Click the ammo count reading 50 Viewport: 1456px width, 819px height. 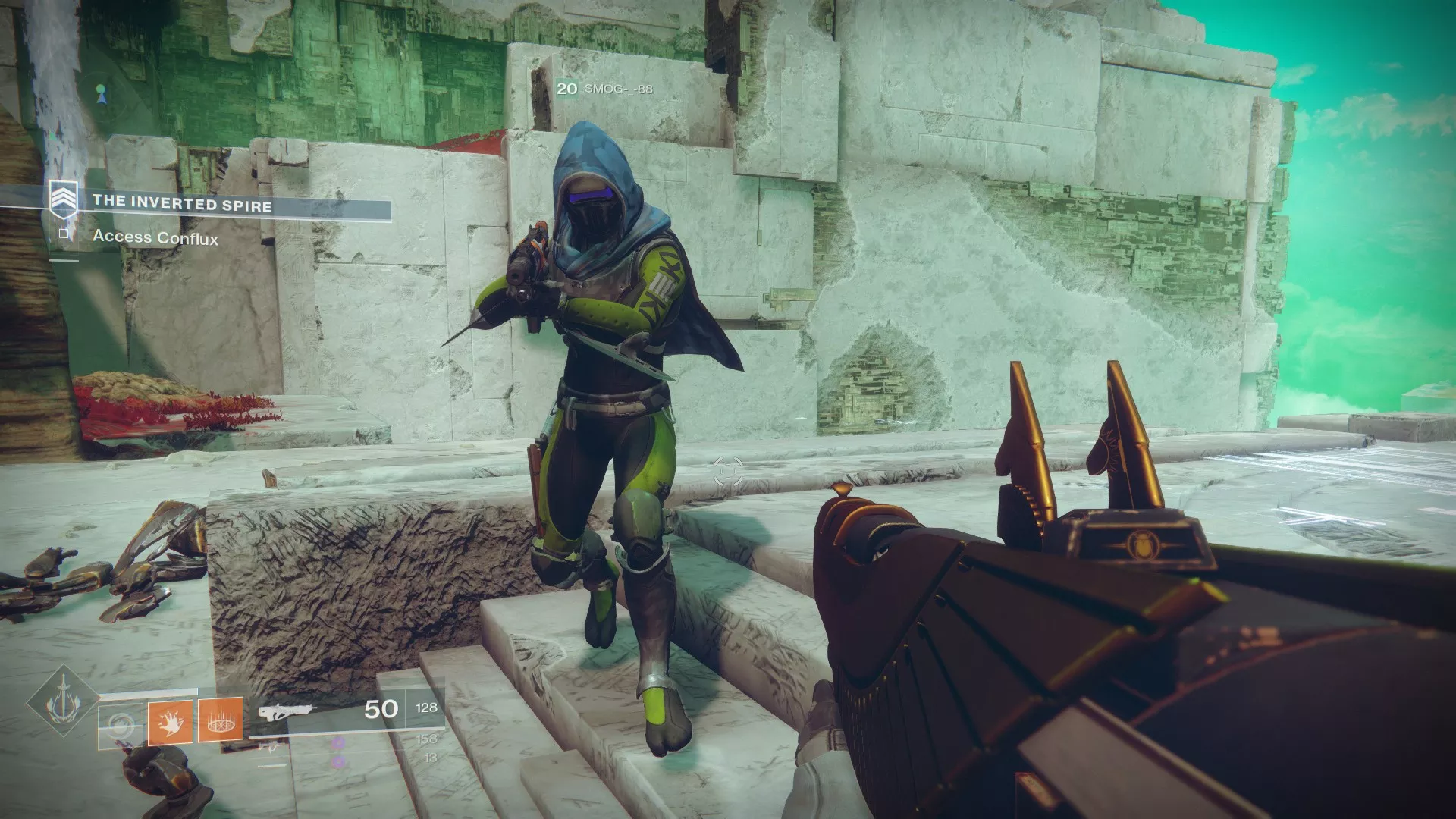[x=379, y=708]
